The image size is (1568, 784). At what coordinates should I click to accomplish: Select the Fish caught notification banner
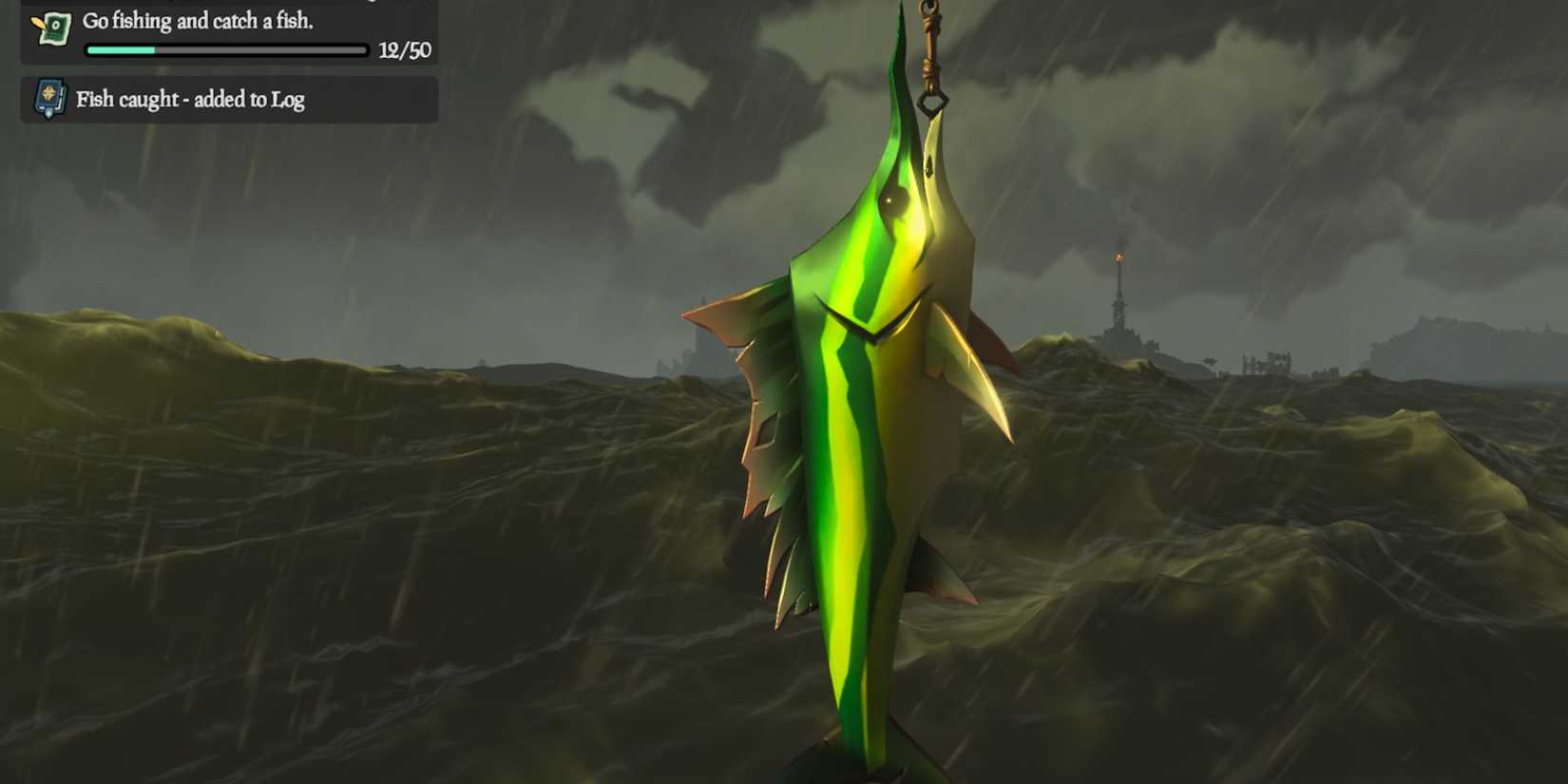pos(228,99)
